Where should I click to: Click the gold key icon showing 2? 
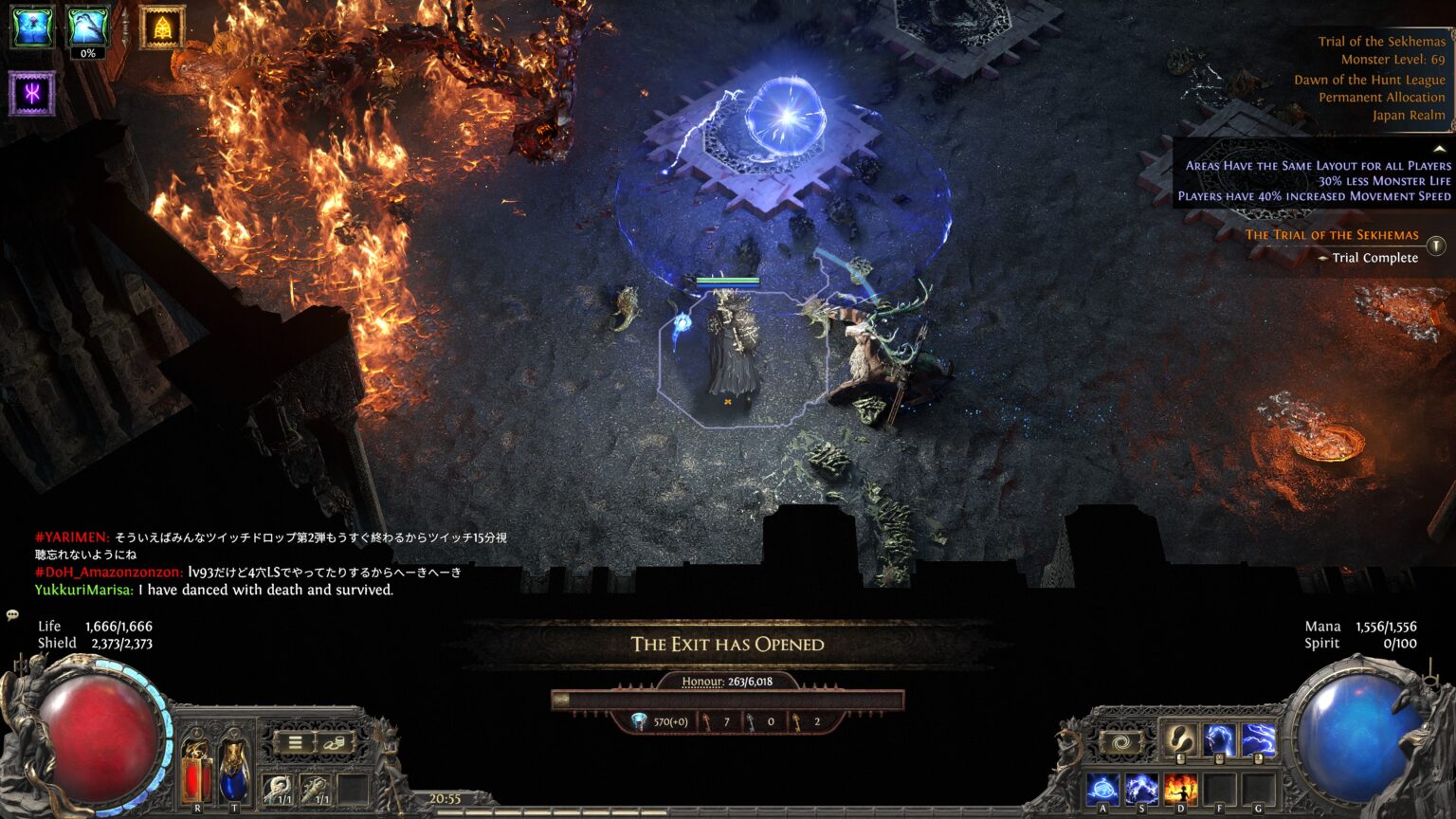click(x=798, y=721)
